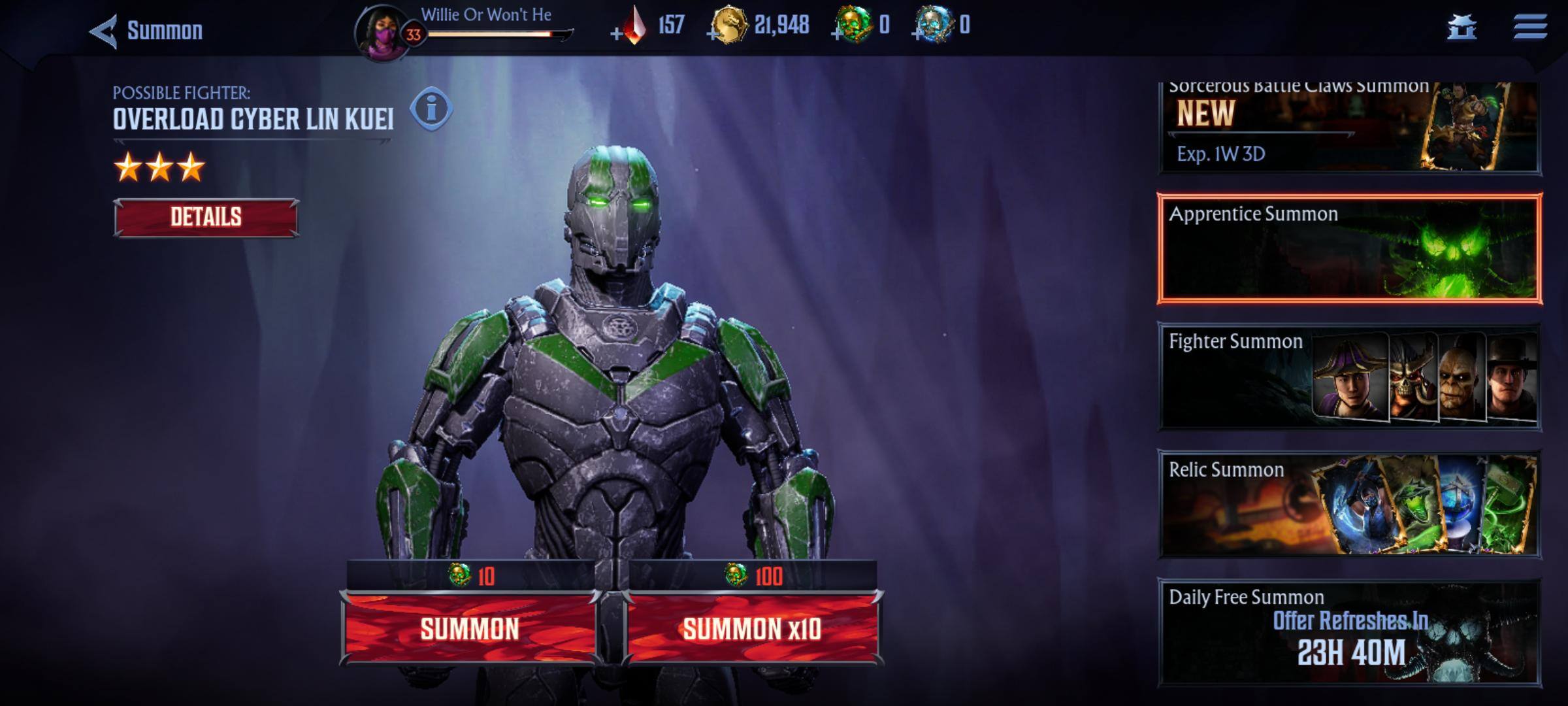This screenshot has width=1568, height=706.
Task: Add more green skull summon currency
Action: [837, 33]
